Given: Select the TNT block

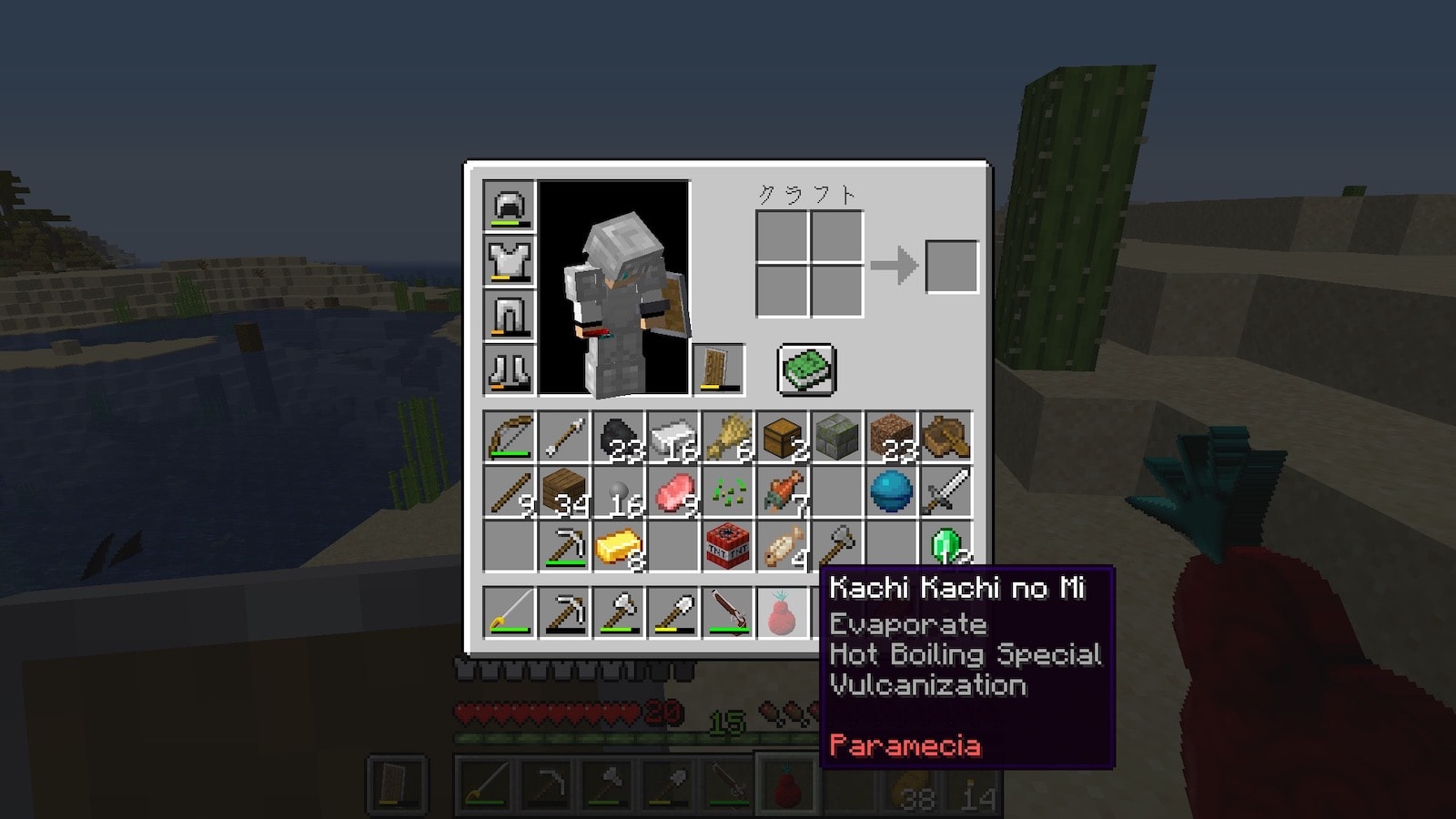Looking at the screenshot, I should (728, 547).
